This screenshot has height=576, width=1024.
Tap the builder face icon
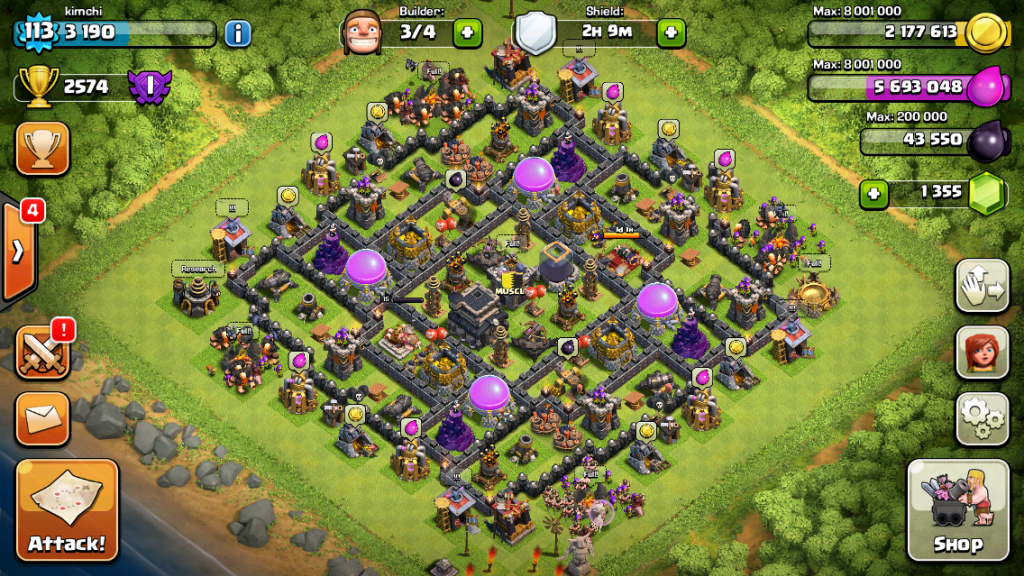363,33
